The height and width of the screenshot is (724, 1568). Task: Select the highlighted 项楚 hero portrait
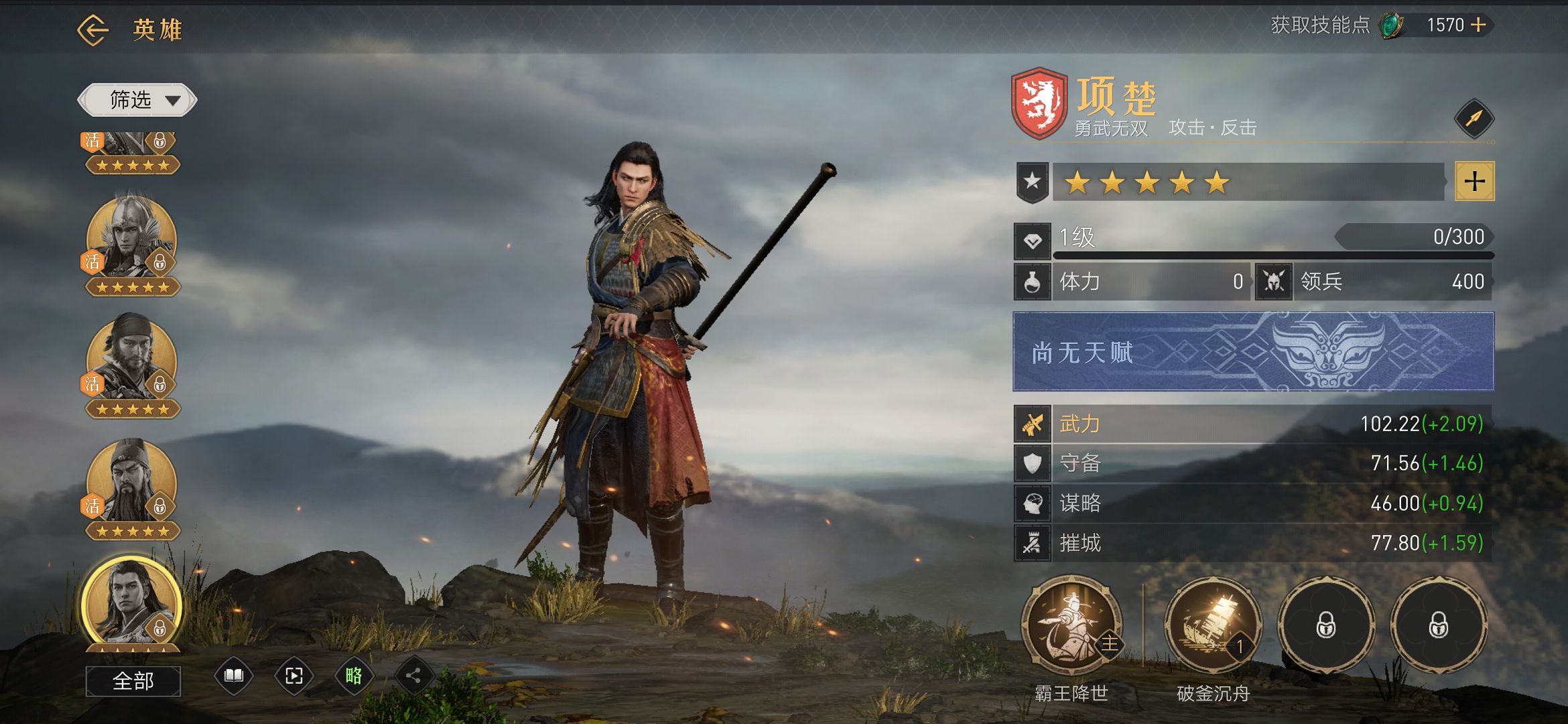131,602
